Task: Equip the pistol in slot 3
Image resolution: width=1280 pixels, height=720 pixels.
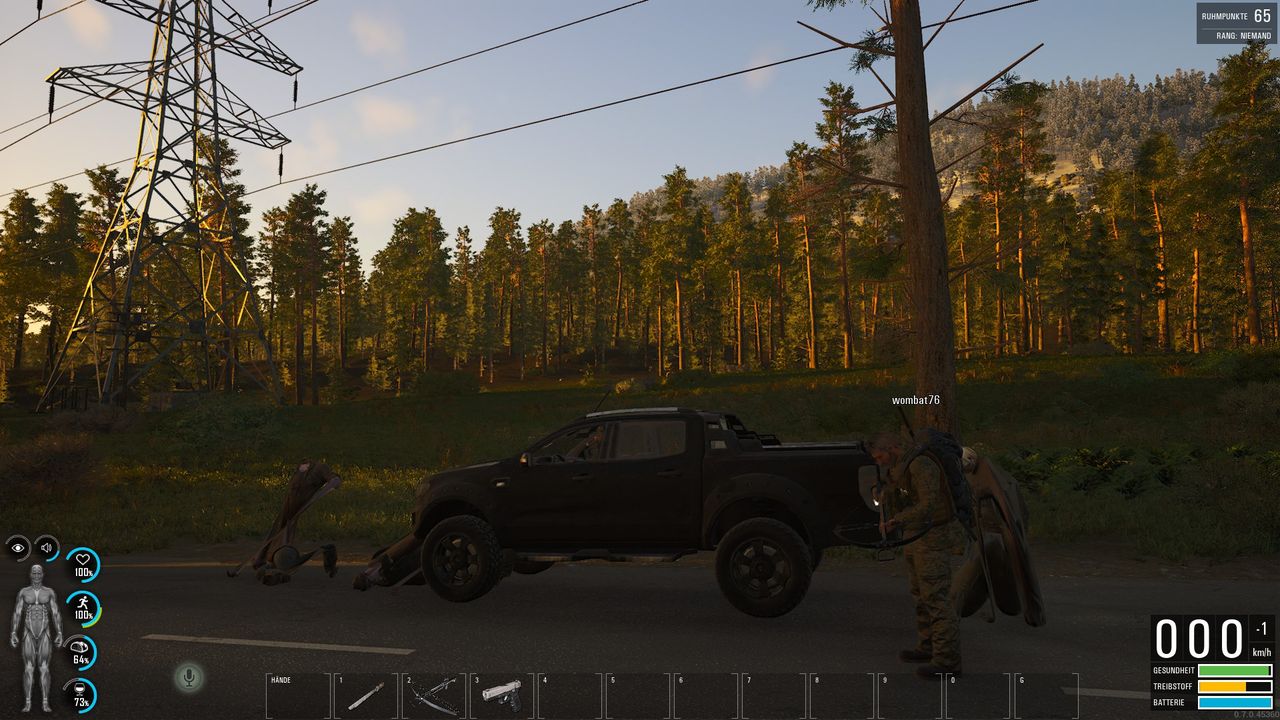Action: pos(502,696)
